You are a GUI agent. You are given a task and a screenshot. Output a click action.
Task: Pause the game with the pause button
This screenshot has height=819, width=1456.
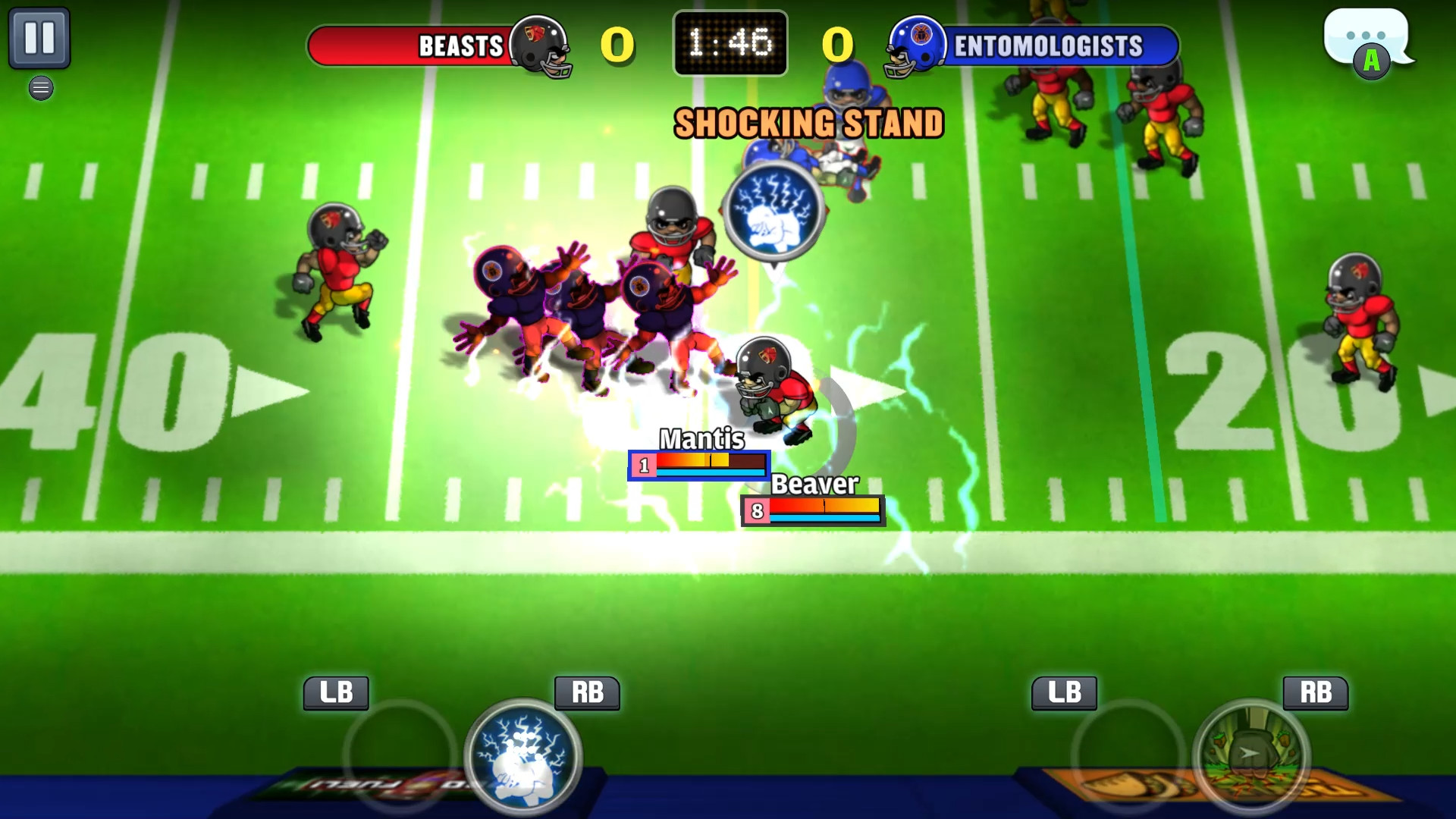(40, 36)
